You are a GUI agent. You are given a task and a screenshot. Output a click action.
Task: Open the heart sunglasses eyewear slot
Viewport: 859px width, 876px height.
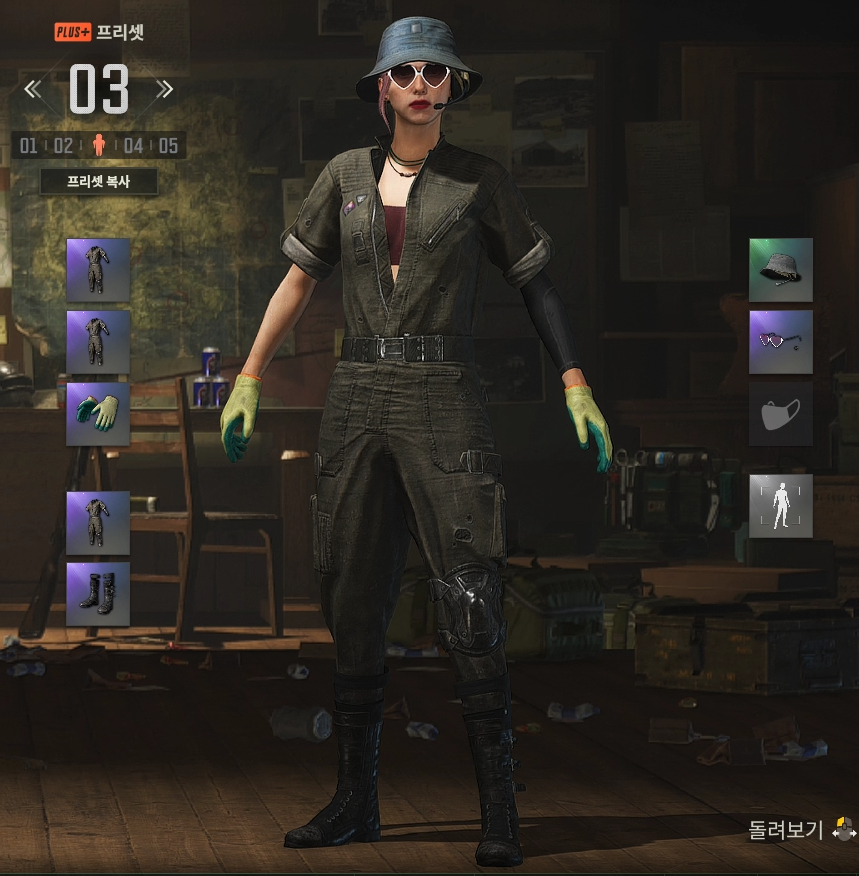click(x=781, y=342)
